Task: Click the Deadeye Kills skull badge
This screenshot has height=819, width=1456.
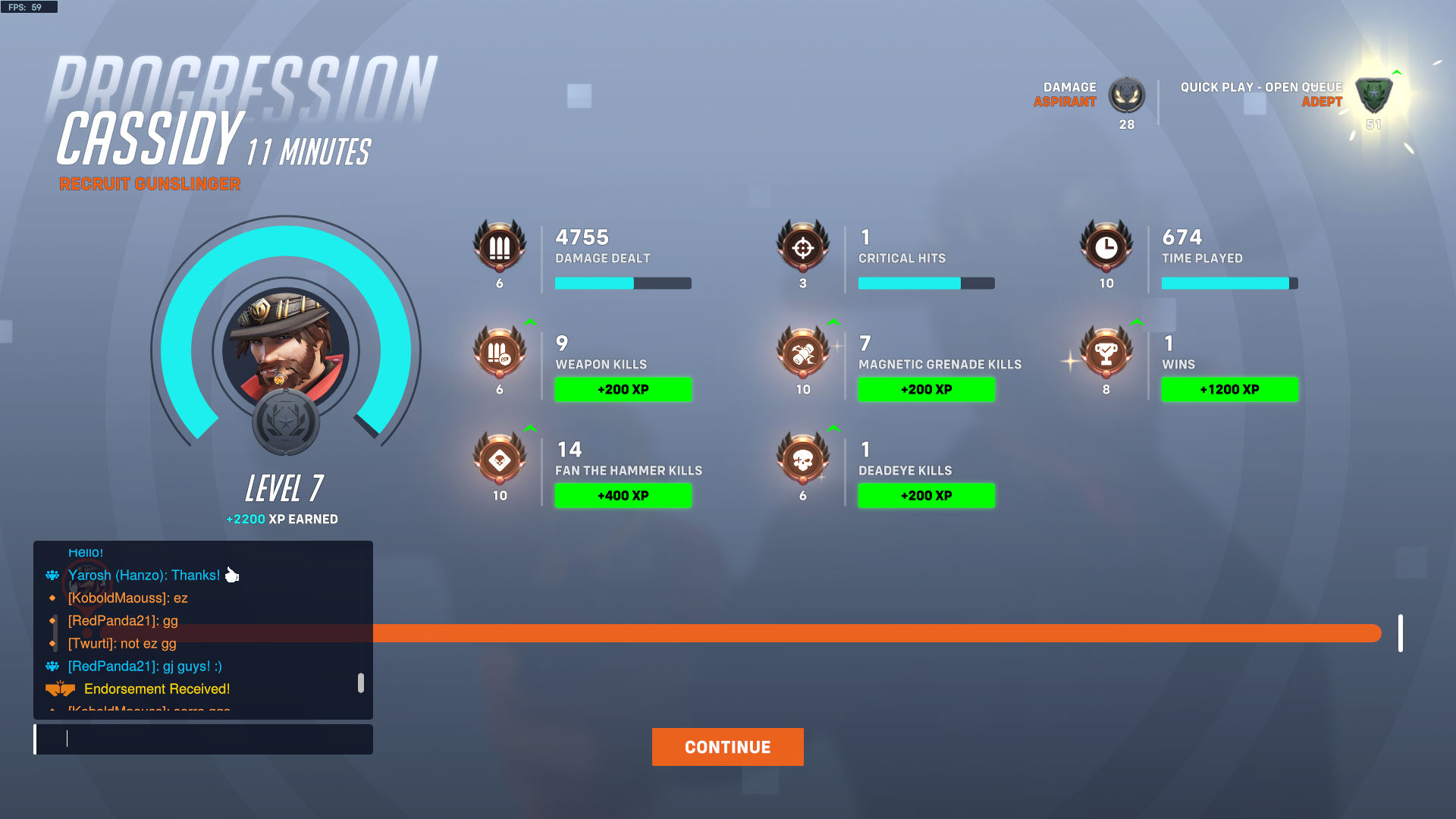Action: click(x=803, y=460)
